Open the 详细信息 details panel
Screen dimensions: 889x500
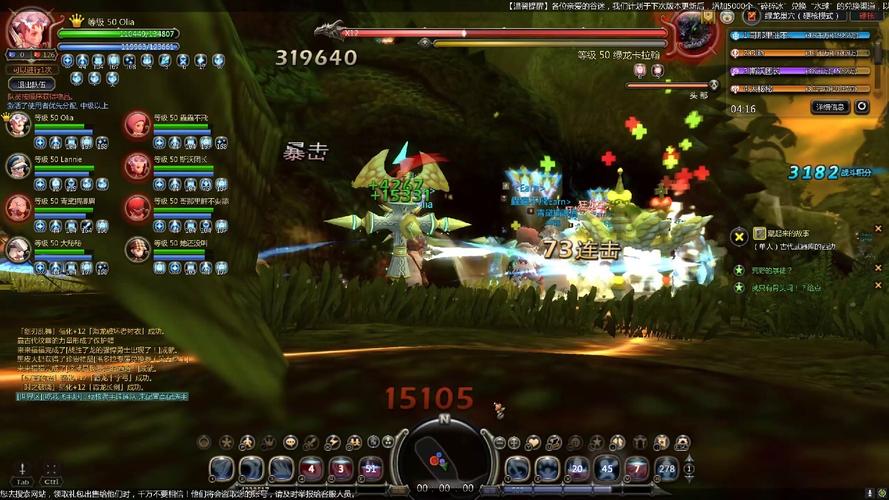(830, 107)
